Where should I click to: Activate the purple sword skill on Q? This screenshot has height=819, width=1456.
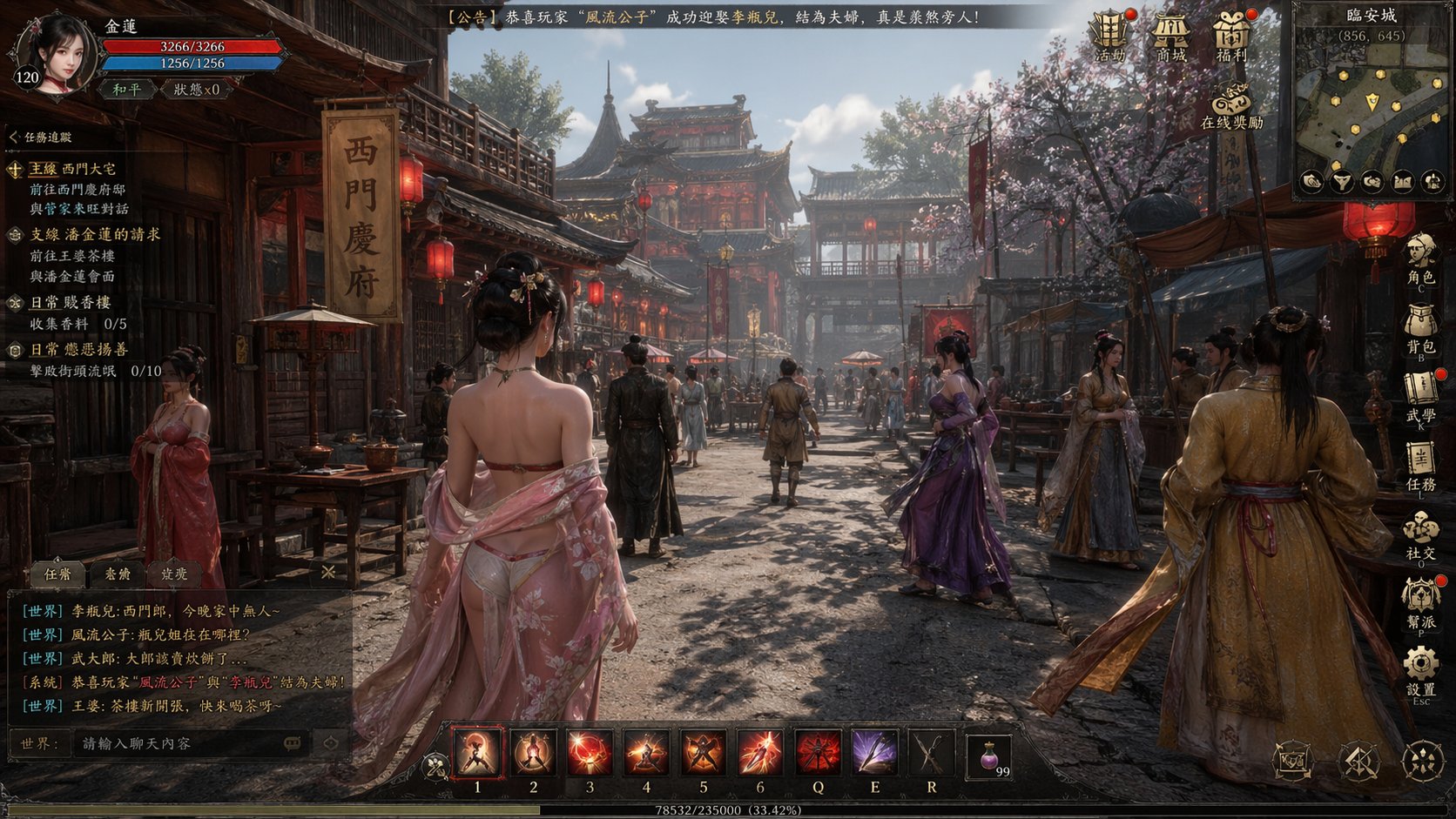(x=874, y=752)
